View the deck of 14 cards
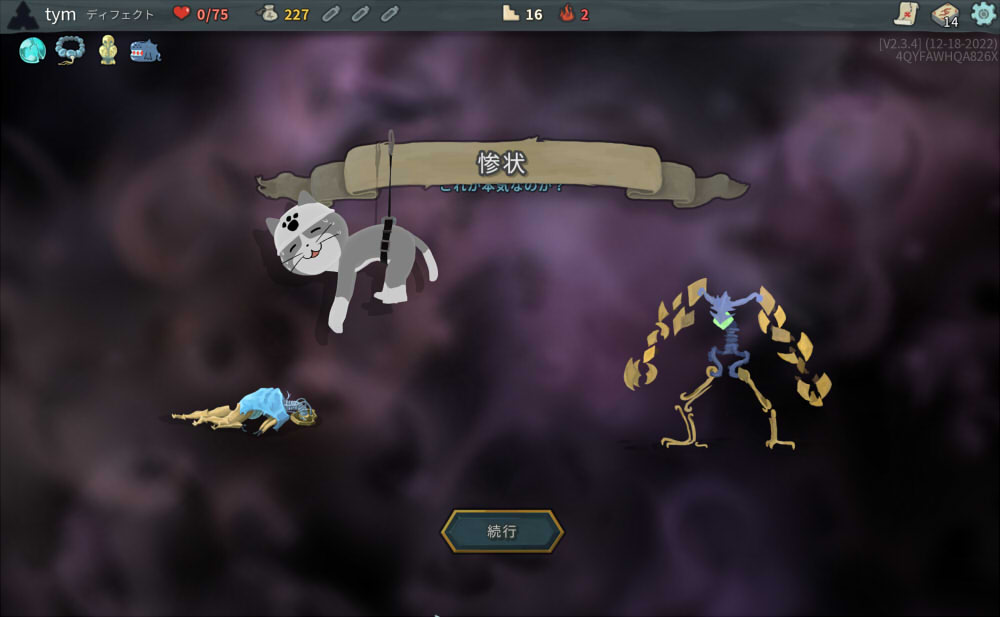Image resolution: width=1000 pixels, height=617 pixels. coord(945,14)
